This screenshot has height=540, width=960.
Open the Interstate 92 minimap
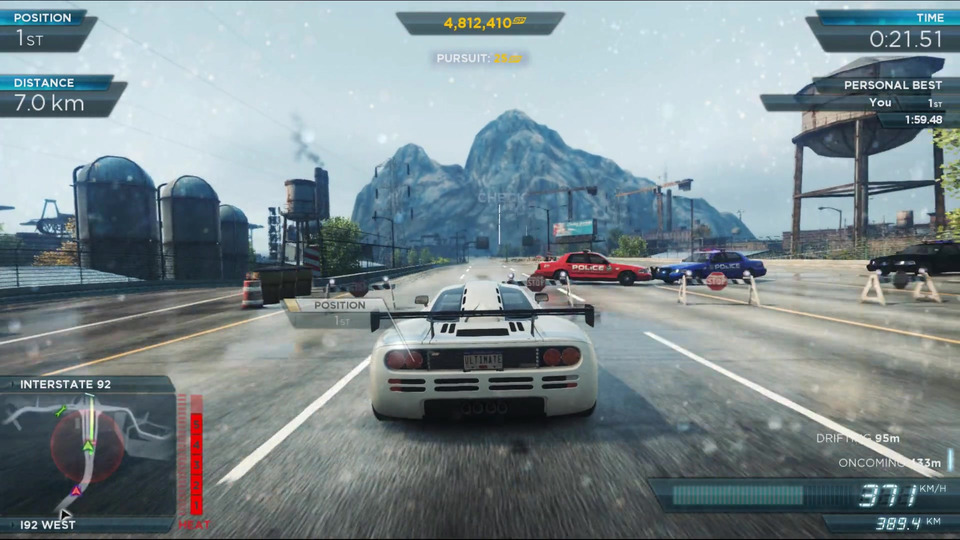pyautogui.click(x=88, y=453)
